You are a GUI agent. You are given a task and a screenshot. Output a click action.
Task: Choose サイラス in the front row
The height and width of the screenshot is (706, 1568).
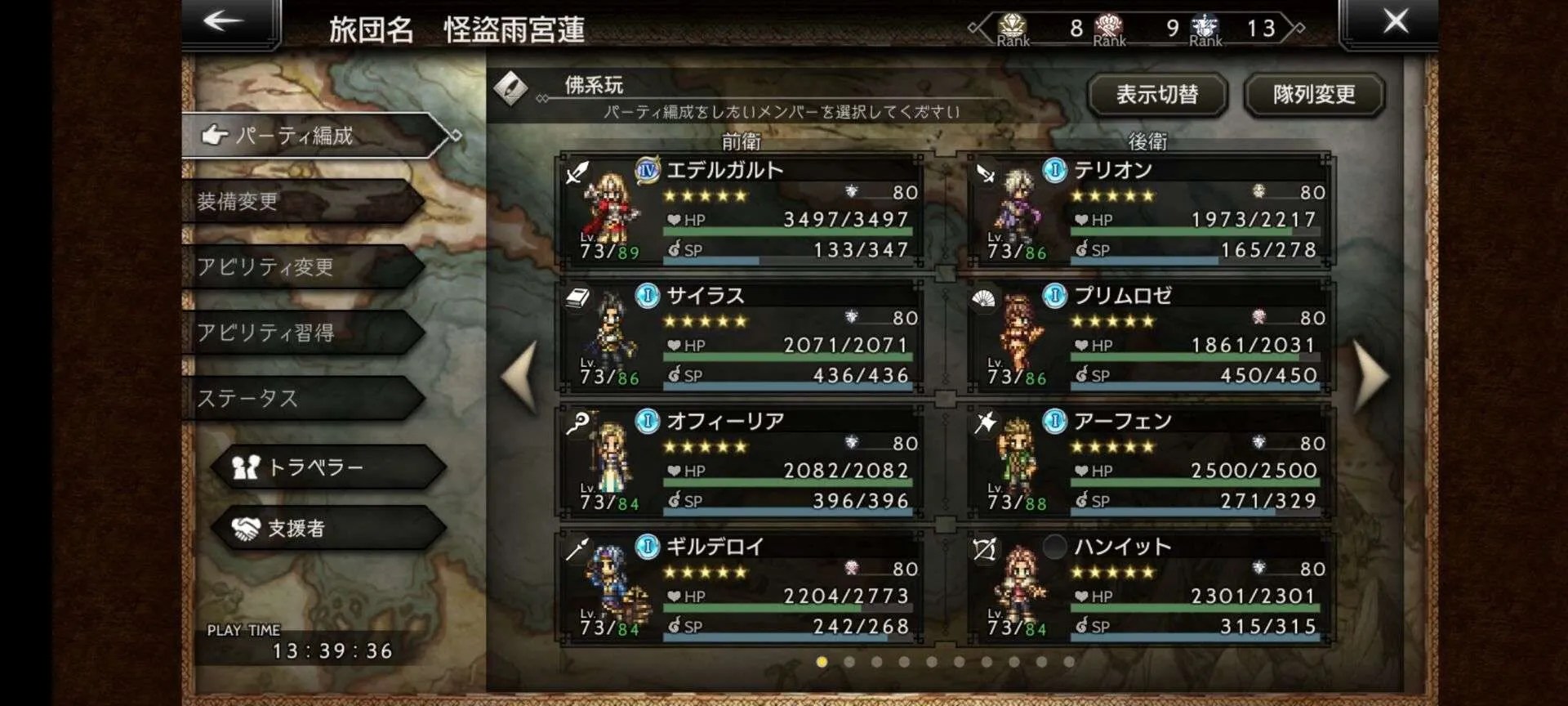pyautogui.click(x=740, y=337)
